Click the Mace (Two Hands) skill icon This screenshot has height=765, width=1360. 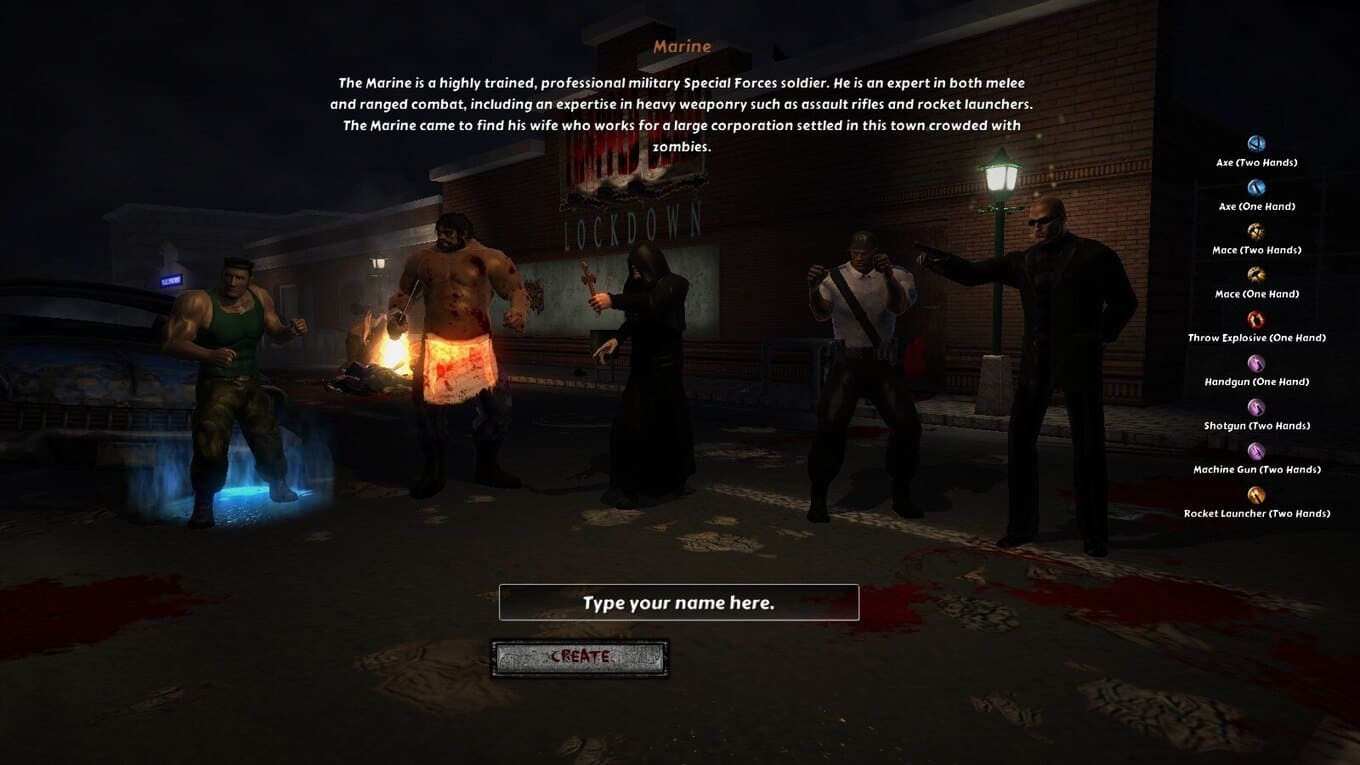(1256, 232)
